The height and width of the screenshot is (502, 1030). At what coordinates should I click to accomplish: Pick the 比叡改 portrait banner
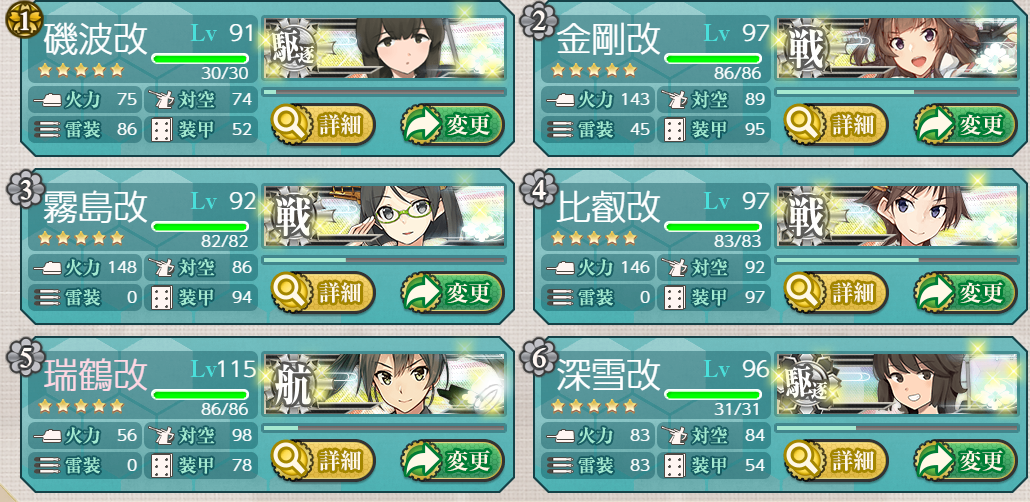tap(898, 216)
